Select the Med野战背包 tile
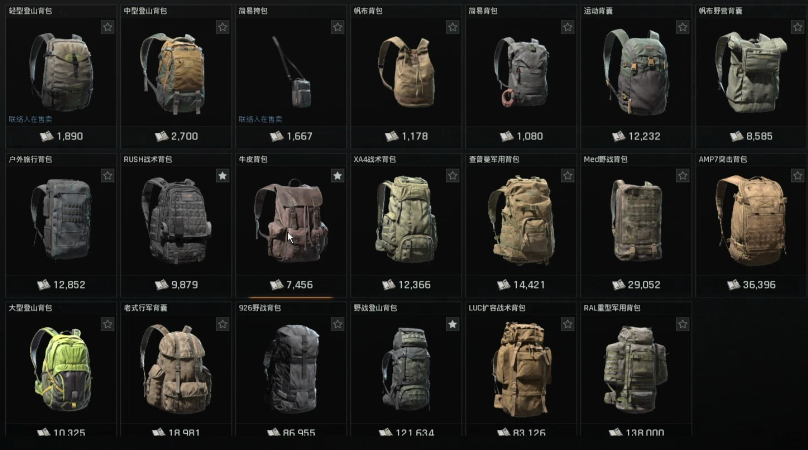The image size is (808, 450). [635, 220]
